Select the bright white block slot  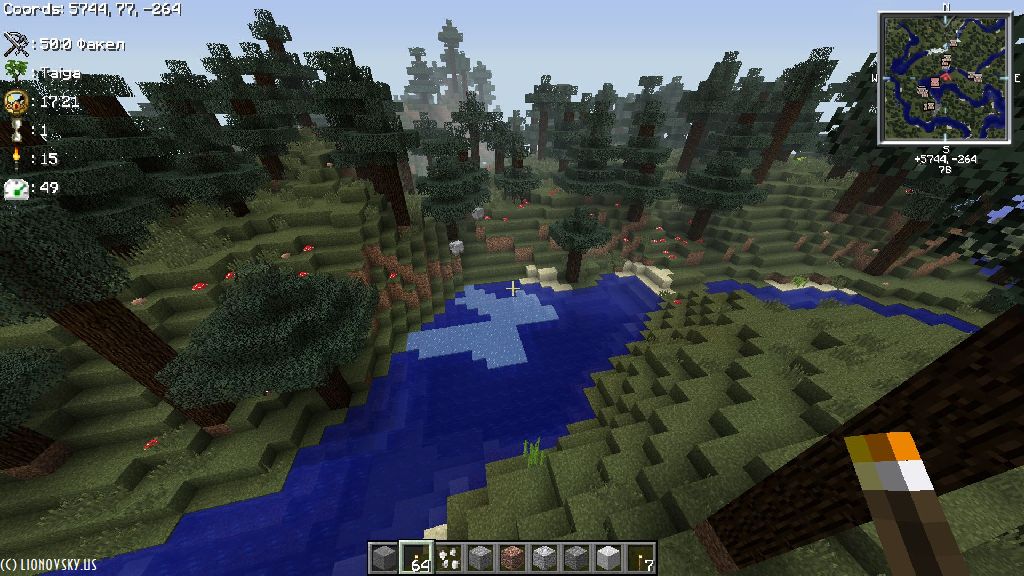tap(608, 558)
